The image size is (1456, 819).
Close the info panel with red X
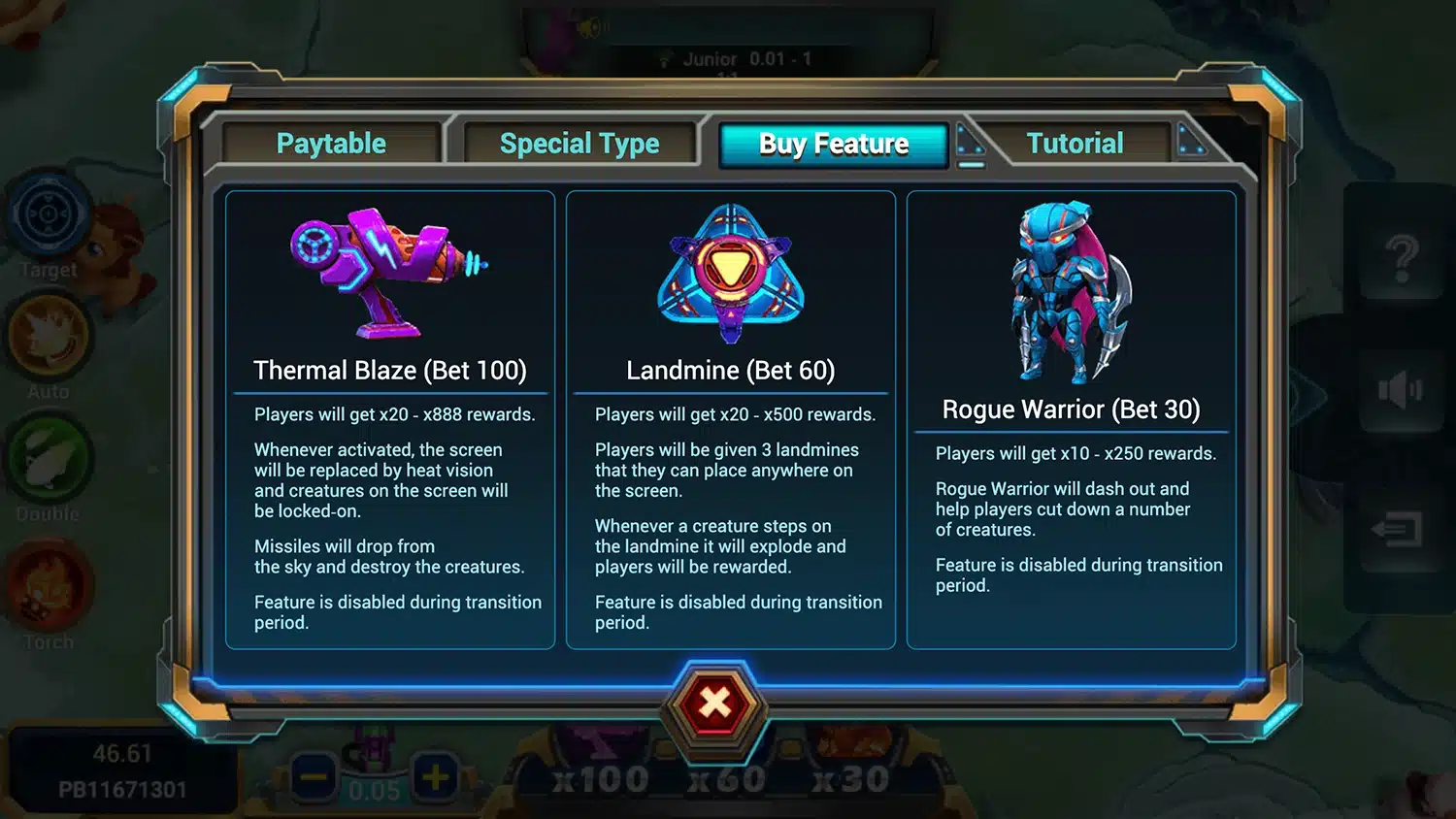(715, 703)
